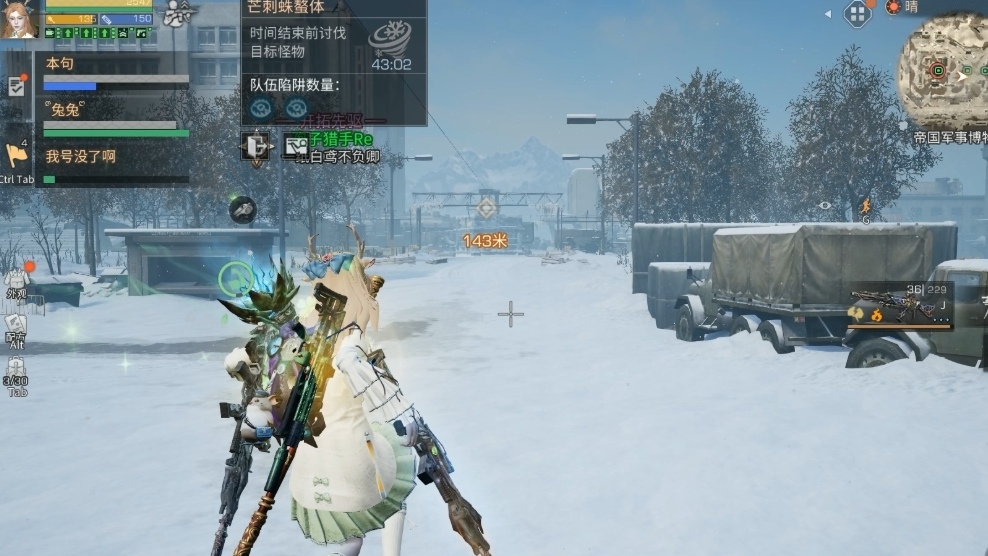The image size is (988, 556).
Task: Open the team flag panel
Action: [16, 155]
